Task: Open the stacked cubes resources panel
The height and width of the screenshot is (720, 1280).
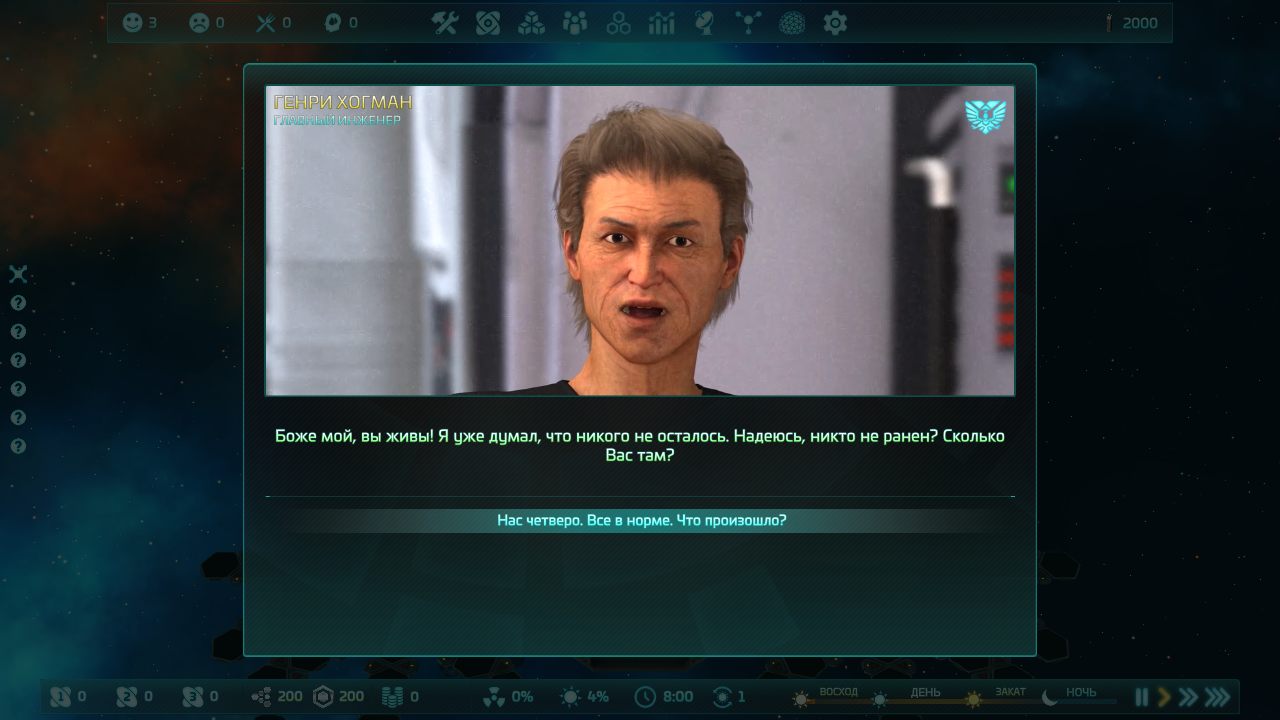Action: (x=531, y=23)
